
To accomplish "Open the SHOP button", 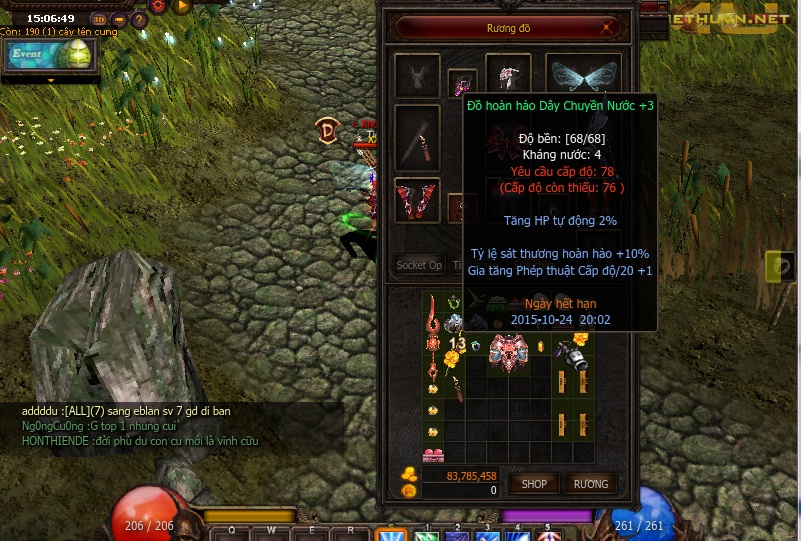I will (x=533, y=484).
